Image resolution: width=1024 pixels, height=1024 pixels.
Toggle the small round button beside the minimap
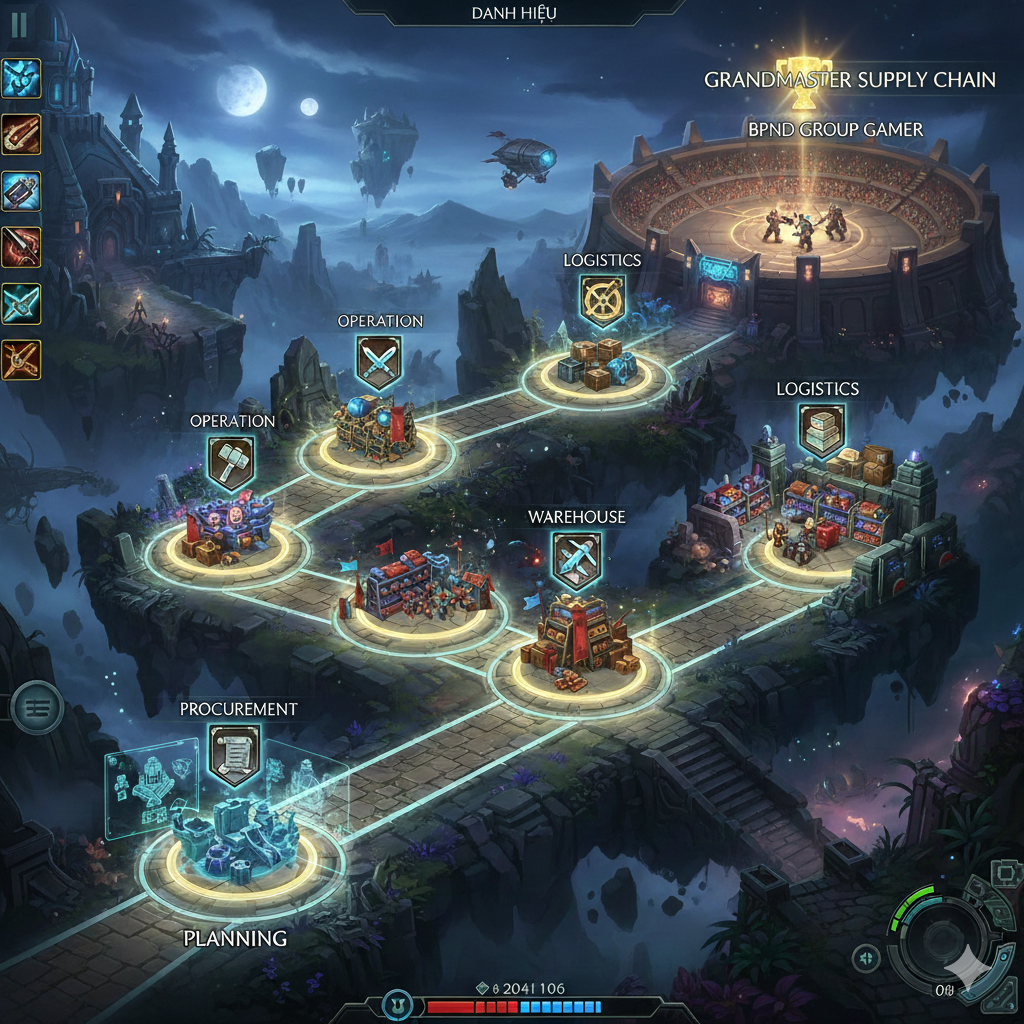tap(864, 959)
